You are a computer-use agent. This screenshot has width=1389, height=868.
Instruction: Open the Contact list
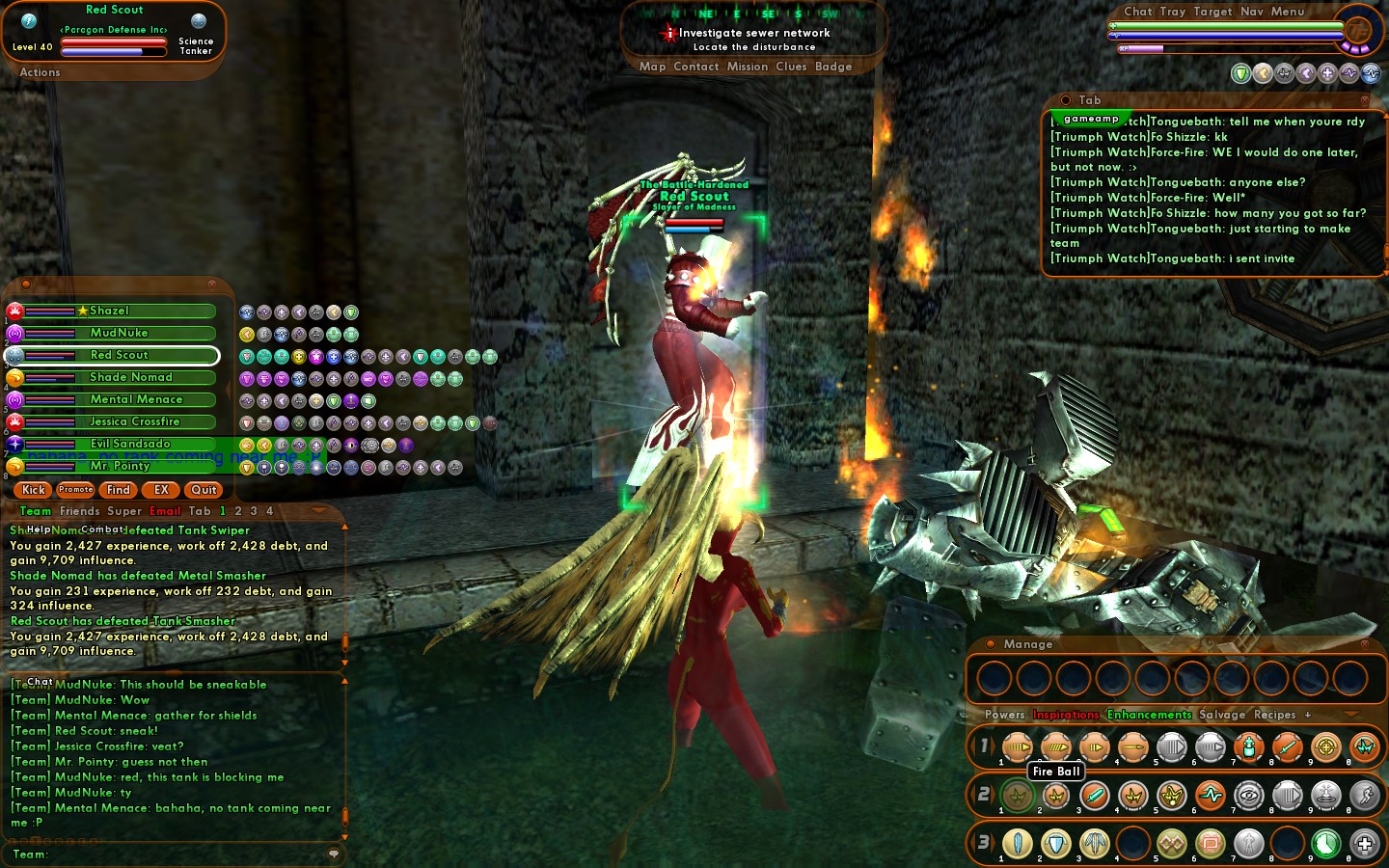tap(696, 67)
